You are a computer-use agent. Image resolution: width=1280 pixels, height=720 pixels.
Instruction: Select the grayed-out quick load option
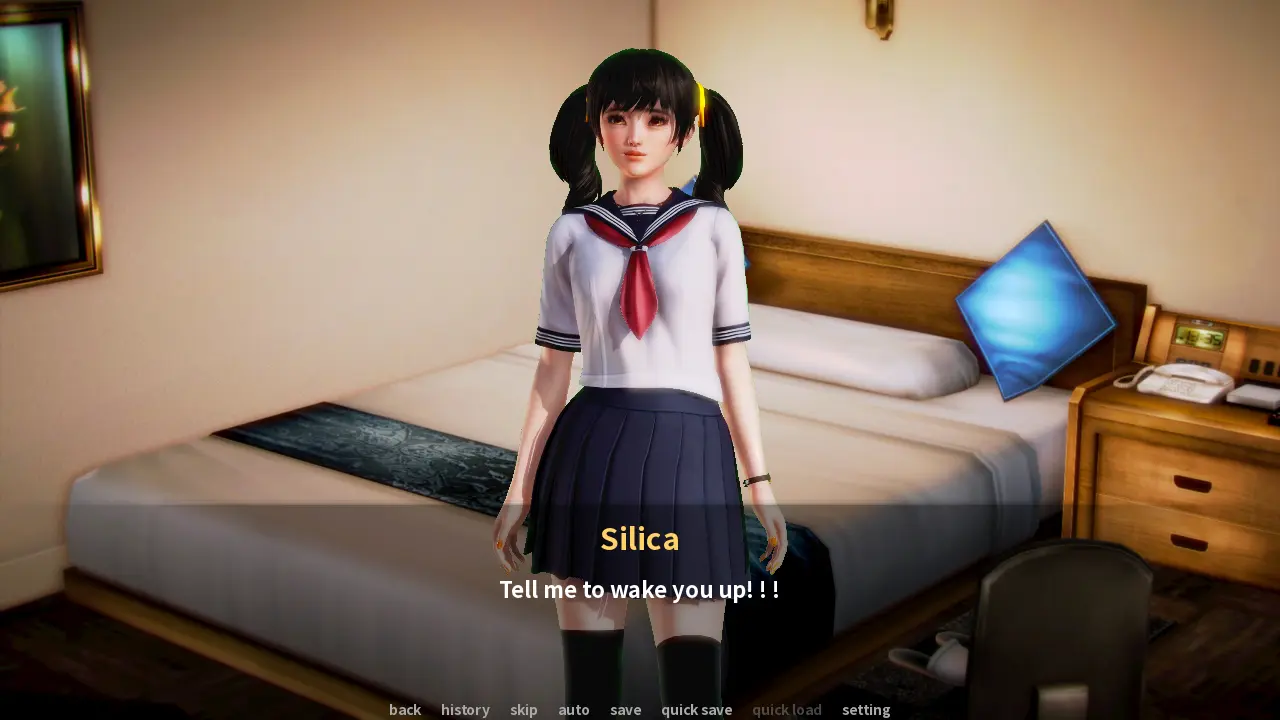[786, 710]
